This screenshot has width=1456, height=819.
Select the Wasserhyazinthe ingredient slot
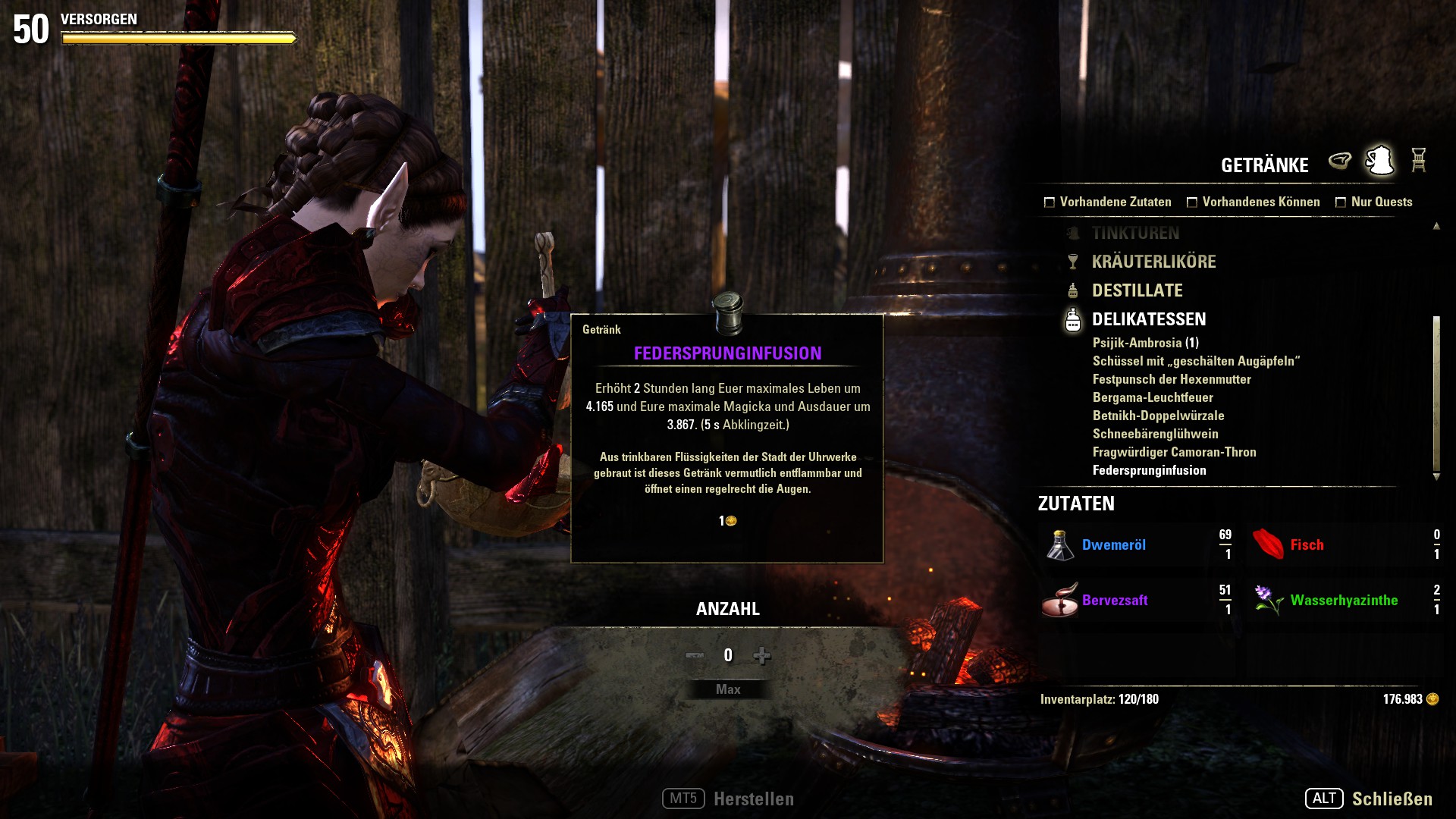tap(1345, 601)
